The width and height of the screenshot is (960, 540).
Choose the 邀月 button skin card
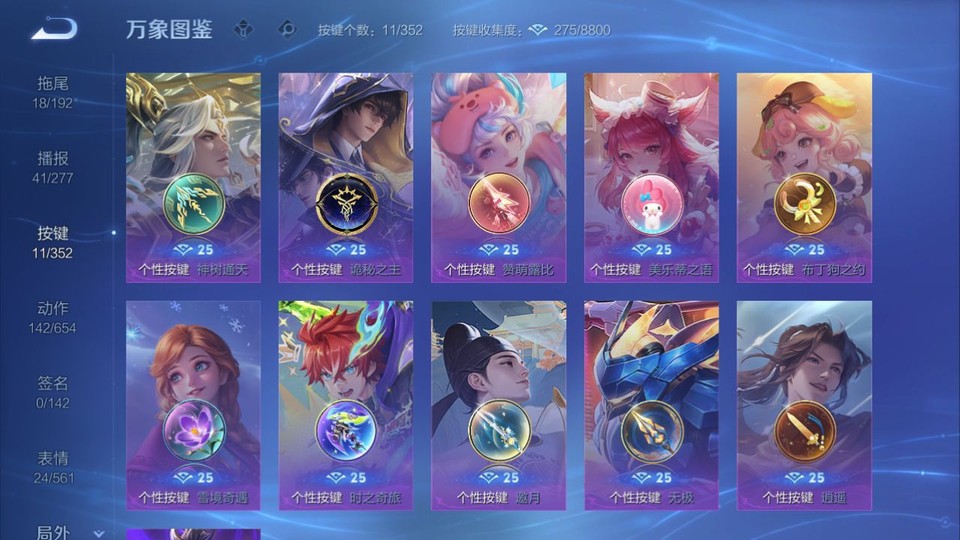(x=499, y=405)
